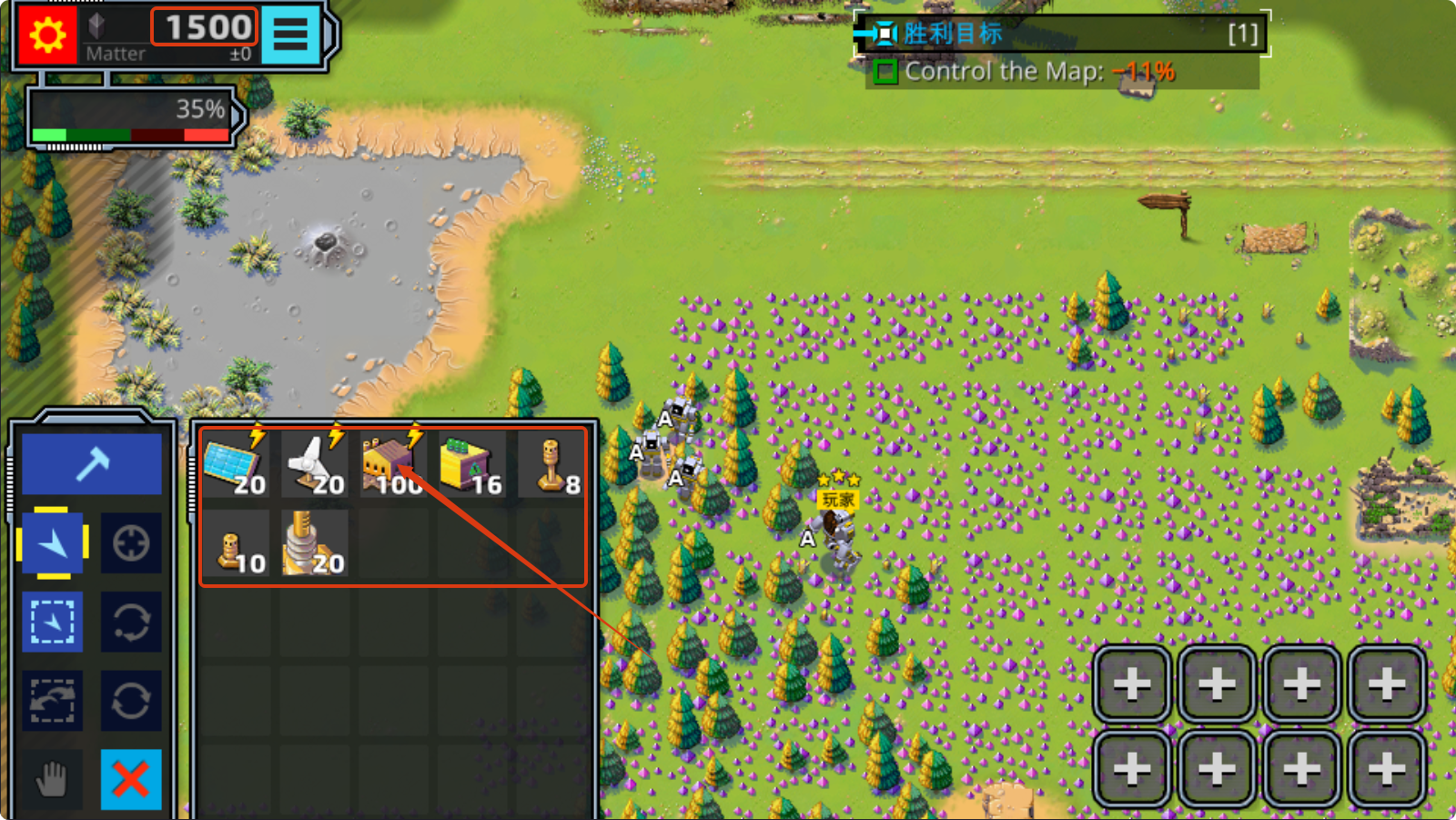Toggle the Control the Map objective checkbox
Screen dimensions: 1456x820
tap(885, 72)
